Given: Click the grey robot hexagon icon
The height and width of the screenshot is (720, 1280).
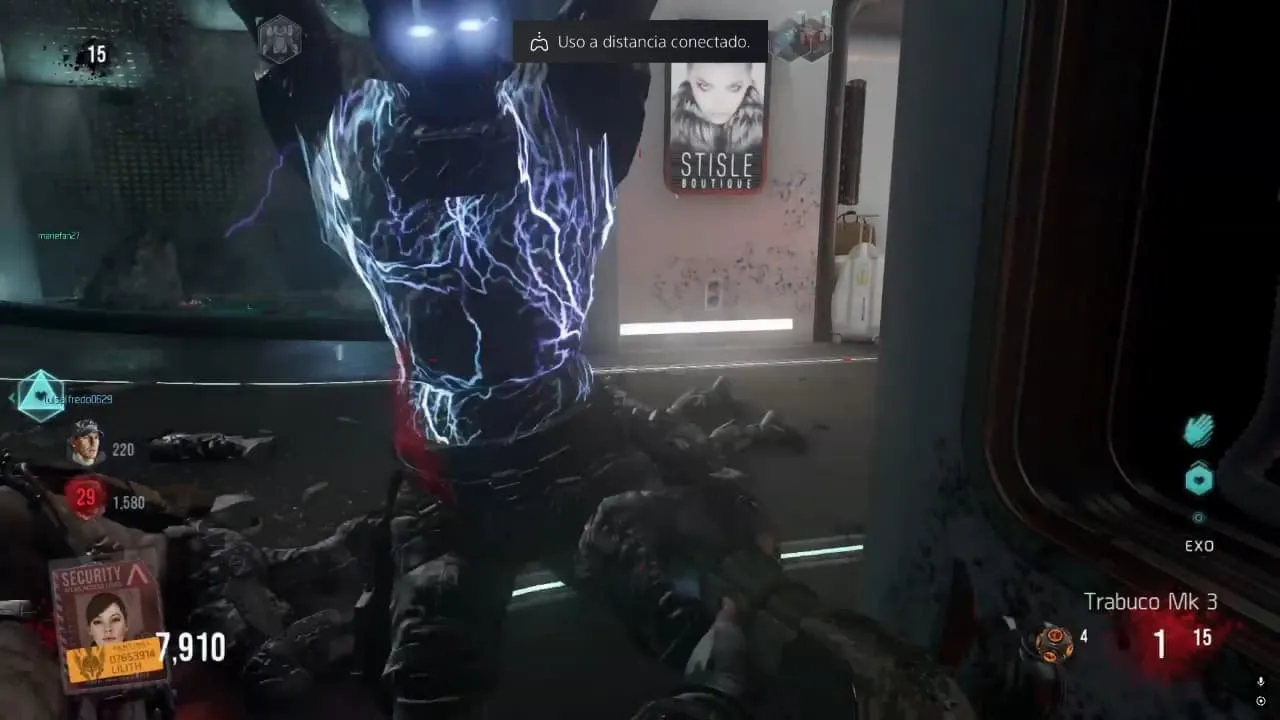Looking at the screenshot, I should tap(279, 40).
